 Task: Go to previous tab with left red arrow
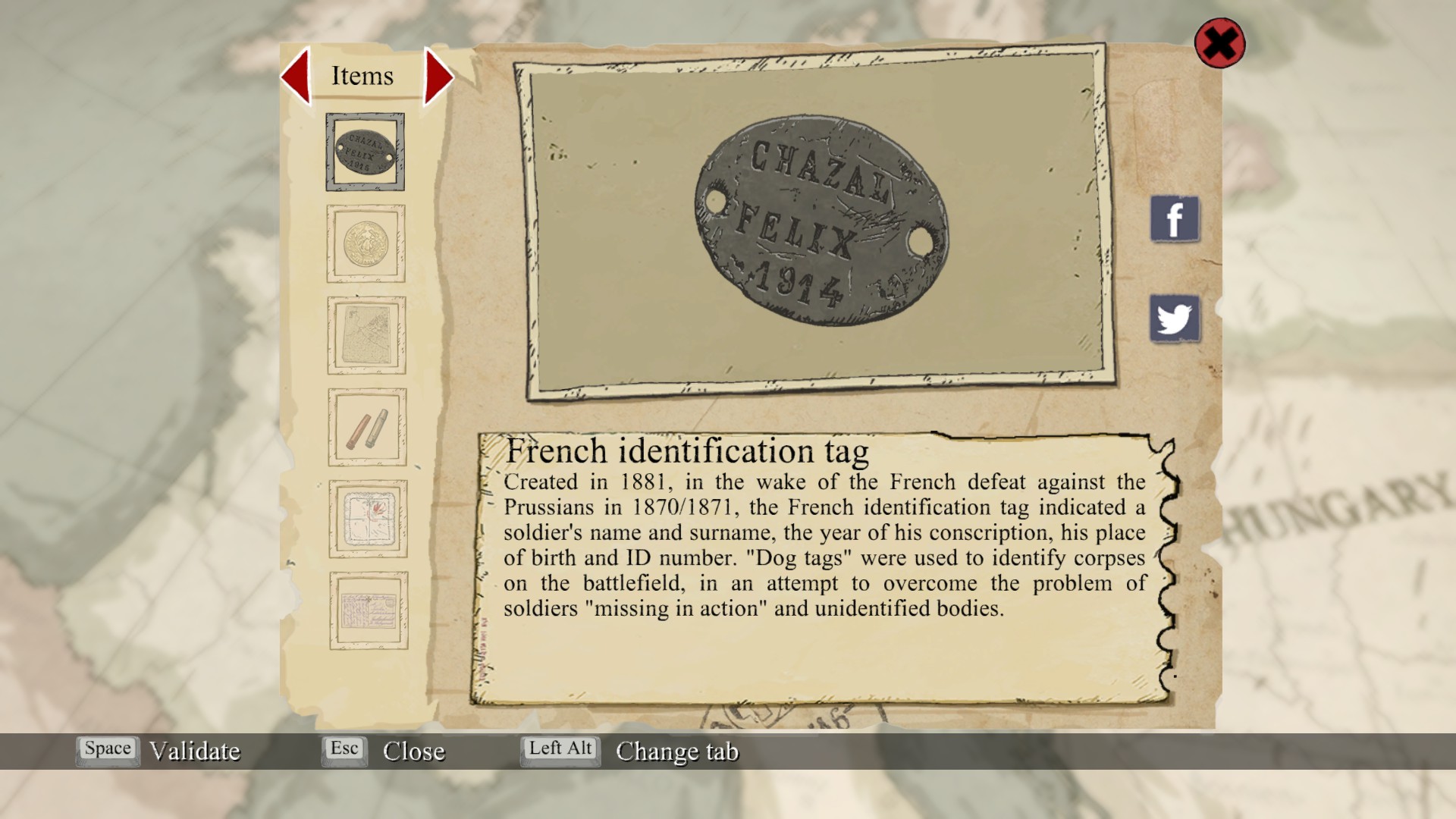(x=297, y=76)
